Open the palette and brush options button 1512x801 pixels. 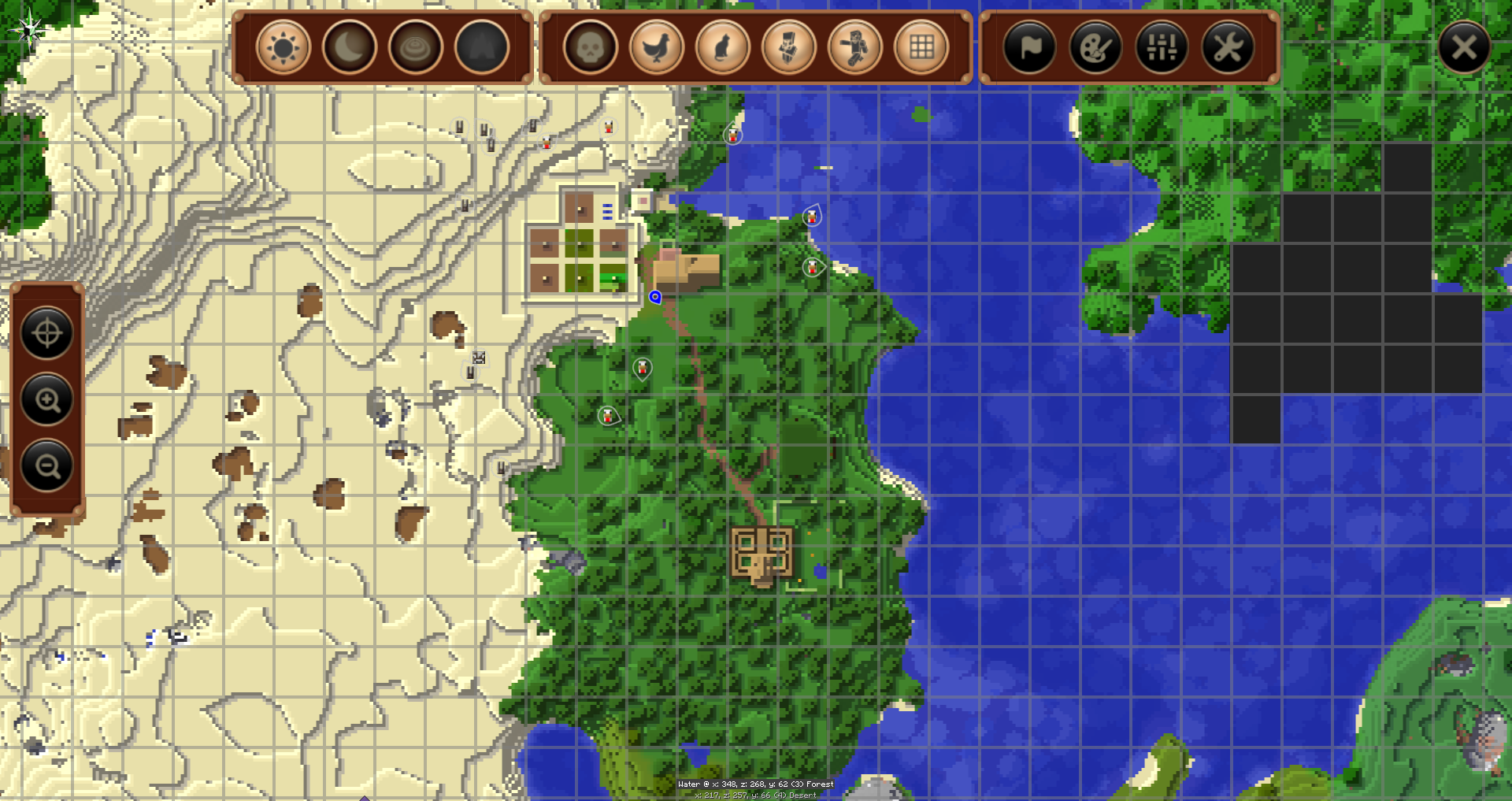[x=1095, y=48]
